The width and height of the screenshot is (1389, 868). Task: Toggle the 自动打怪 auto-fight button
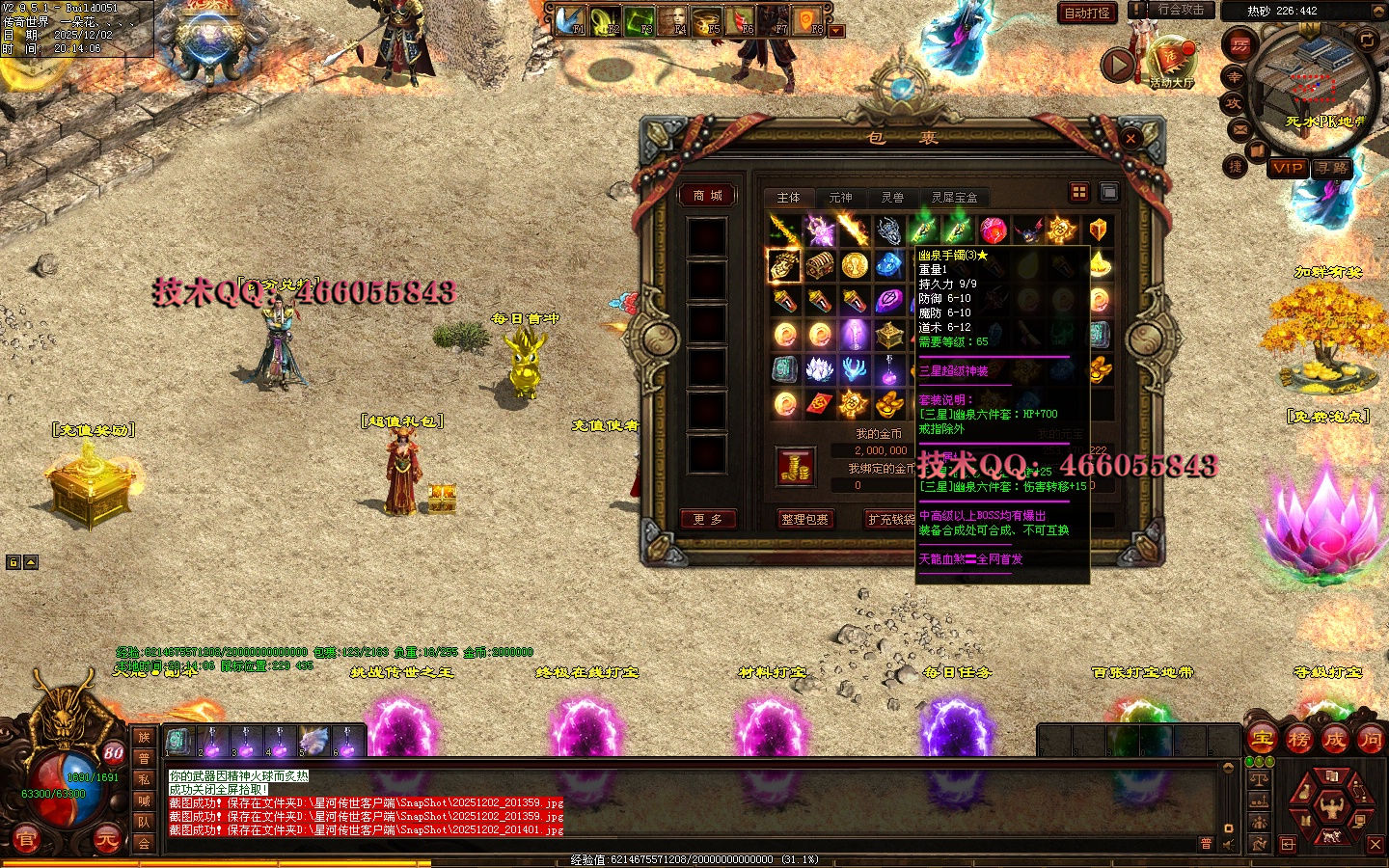coord(1087,13)
